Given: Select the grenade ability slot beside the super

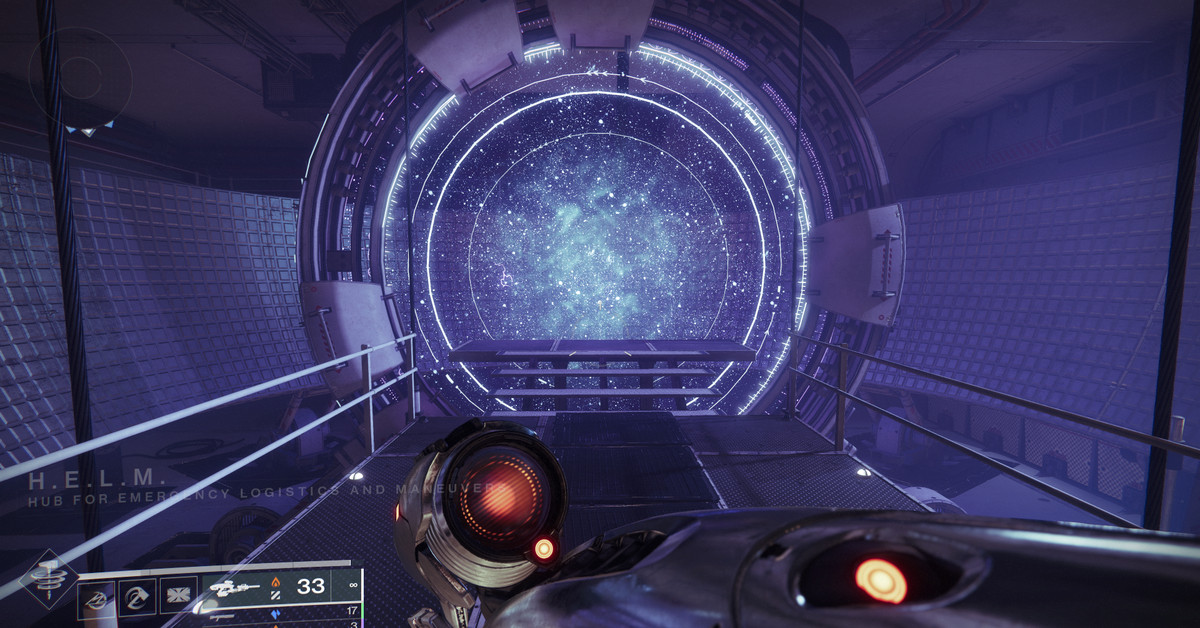Looking at the screenshot, I should click(97, 597).
